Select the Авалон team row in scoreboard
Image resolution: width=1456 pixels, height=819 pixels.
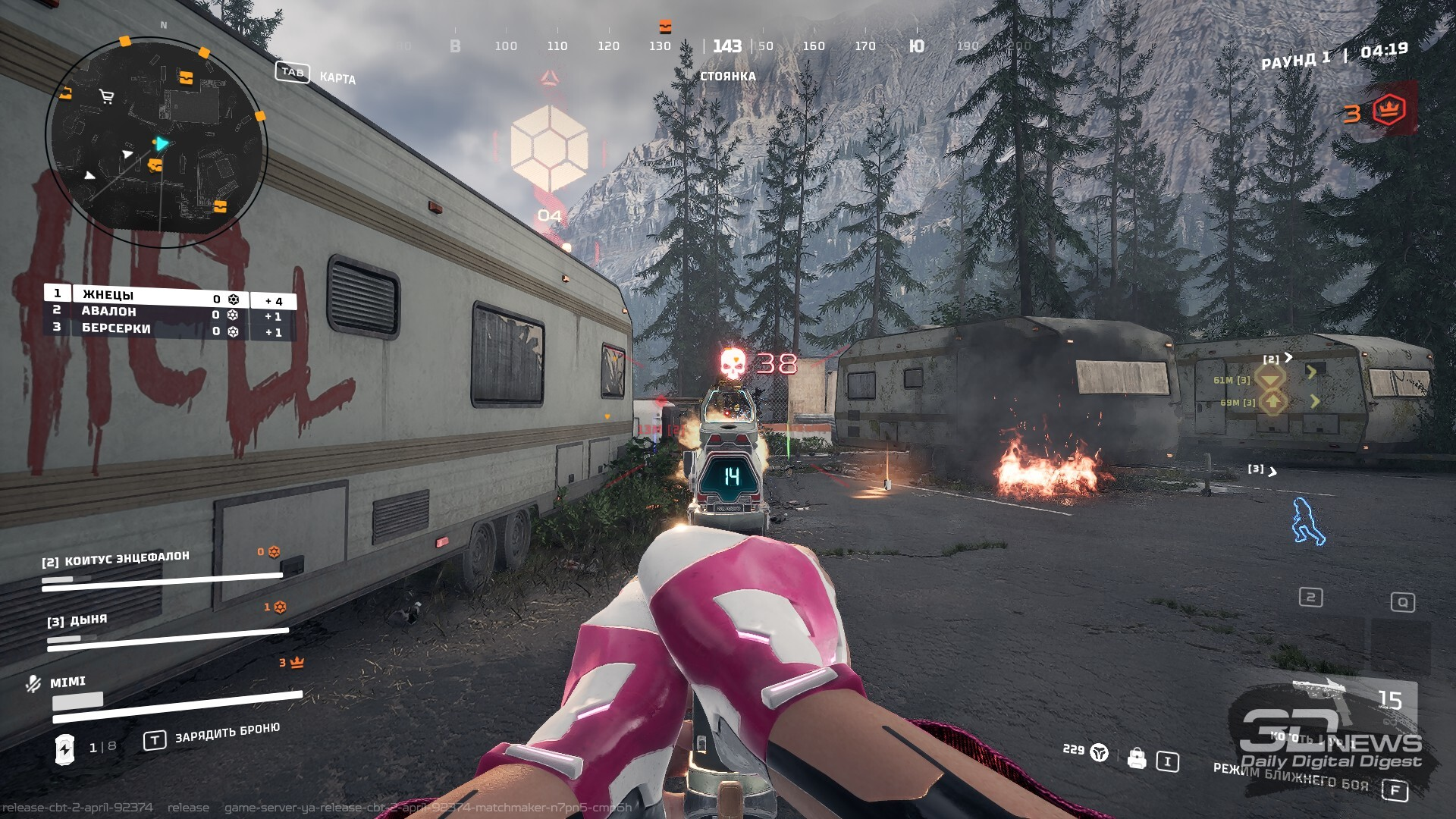tap(144, 312)
